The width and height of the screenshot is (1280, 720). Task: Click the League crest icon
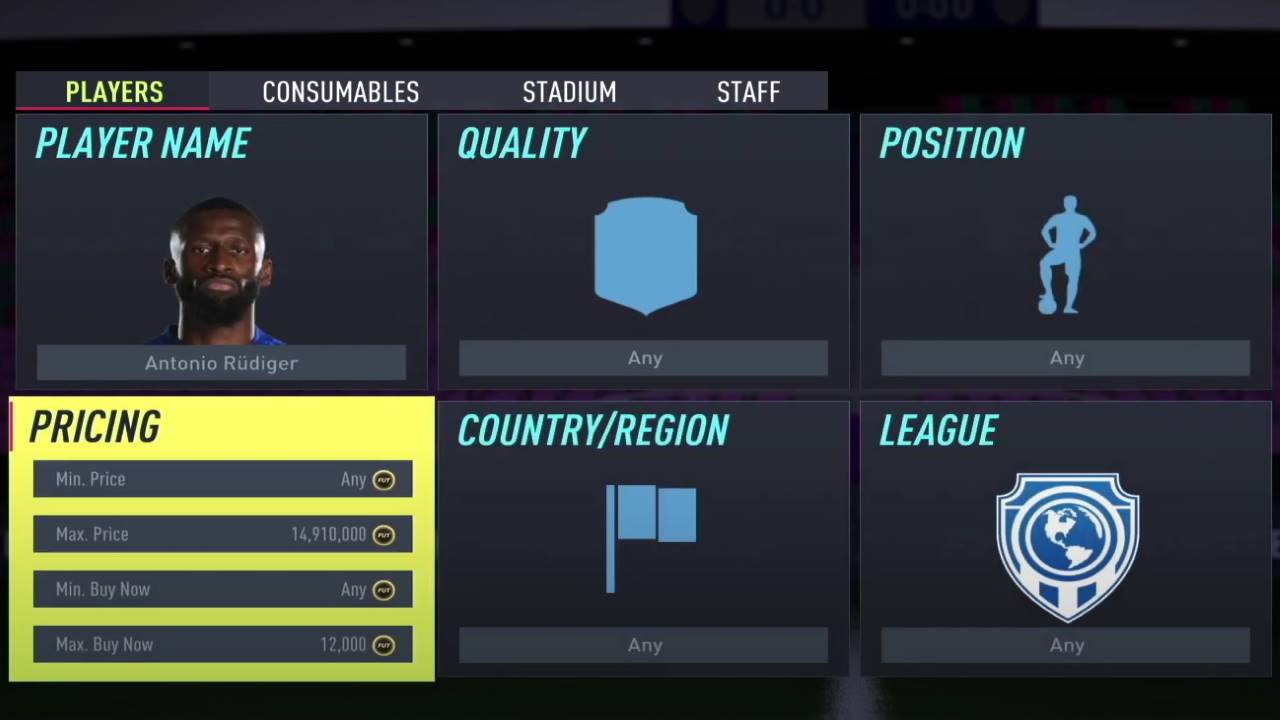click(x=1067, y=545)
